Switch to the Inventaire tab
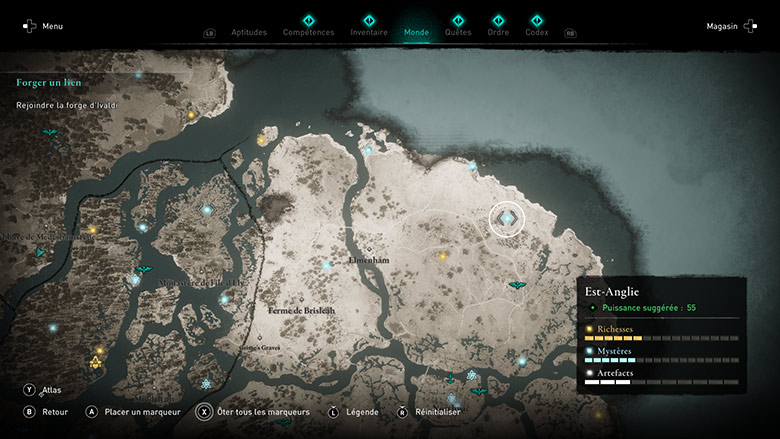This screenshot has height=439, width=780. [369, 32]
